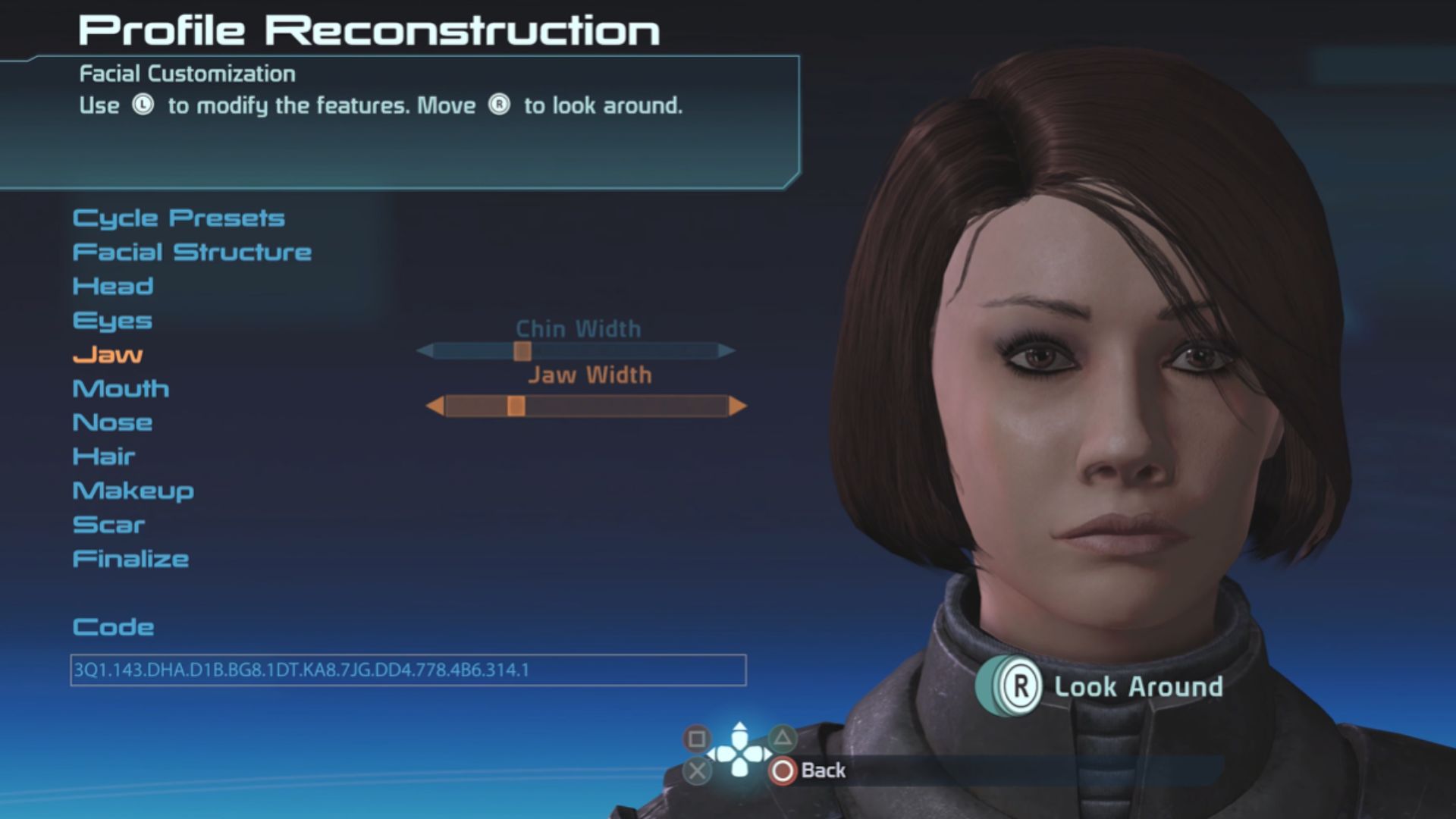Select the "Makeup" option
Screen dimensions: 1456x819
[x=133, y=491]
